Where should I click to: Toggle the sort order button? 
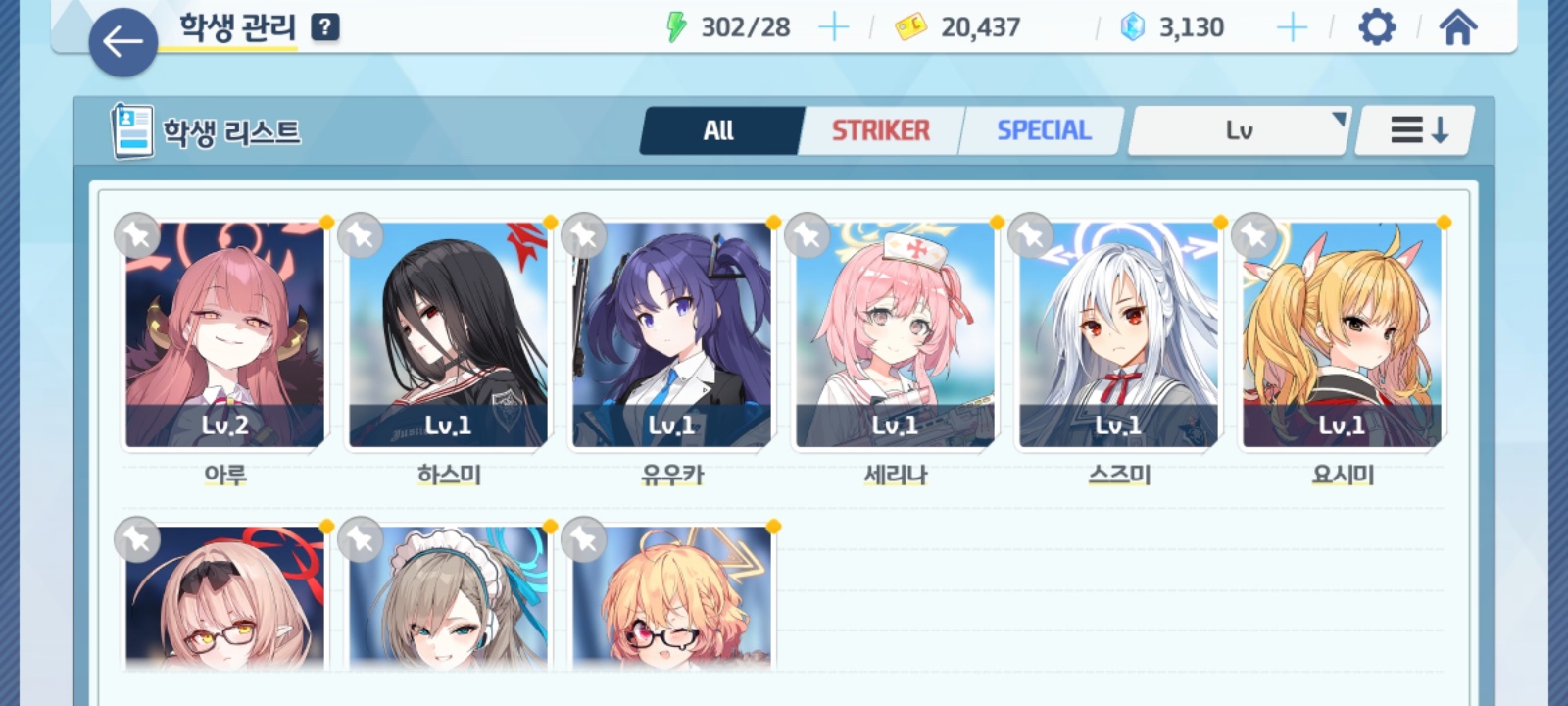coord(1417,130)
